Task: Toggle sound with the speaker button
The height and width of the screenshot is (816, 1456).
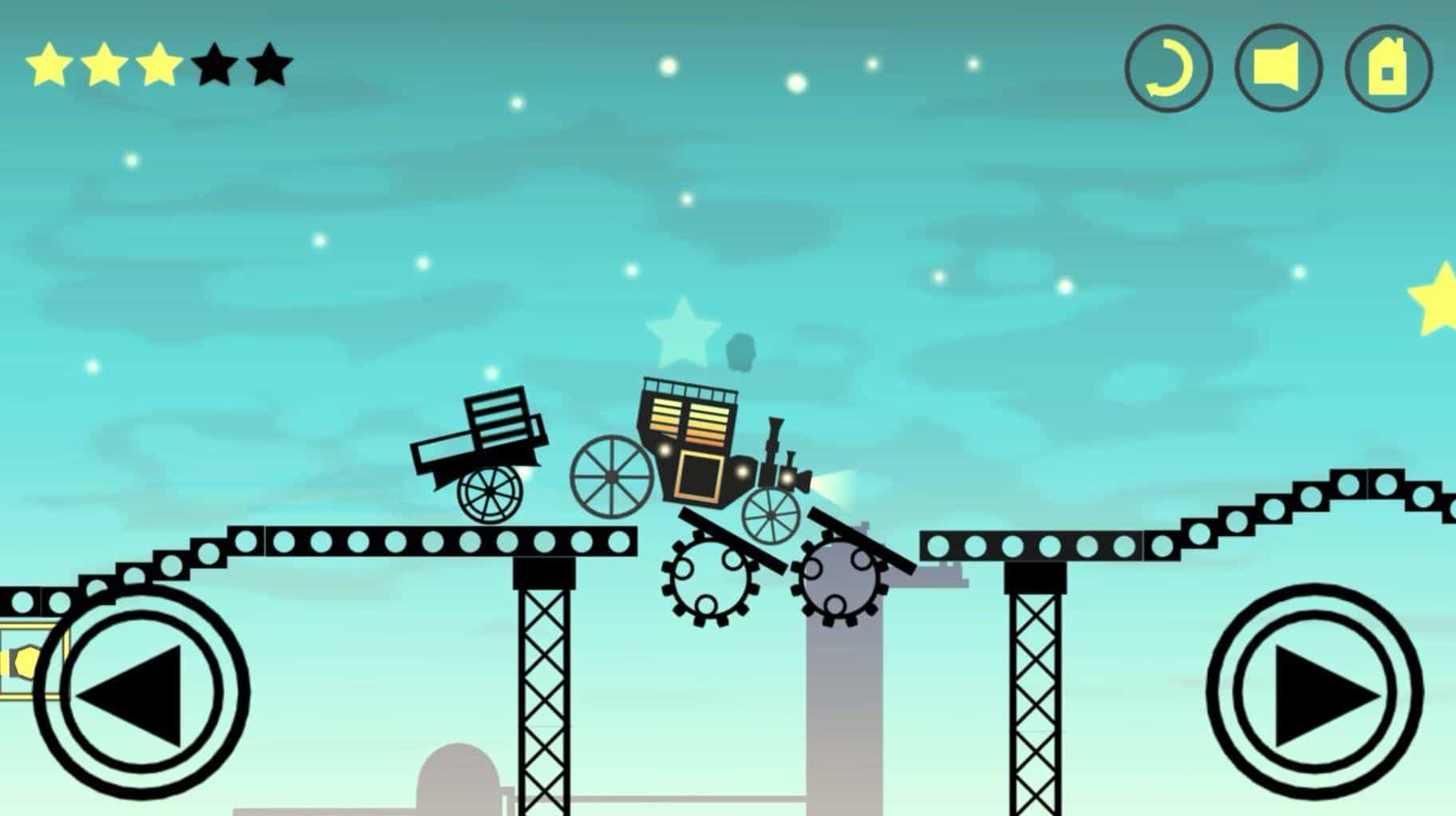Action: coord(1278,69)
